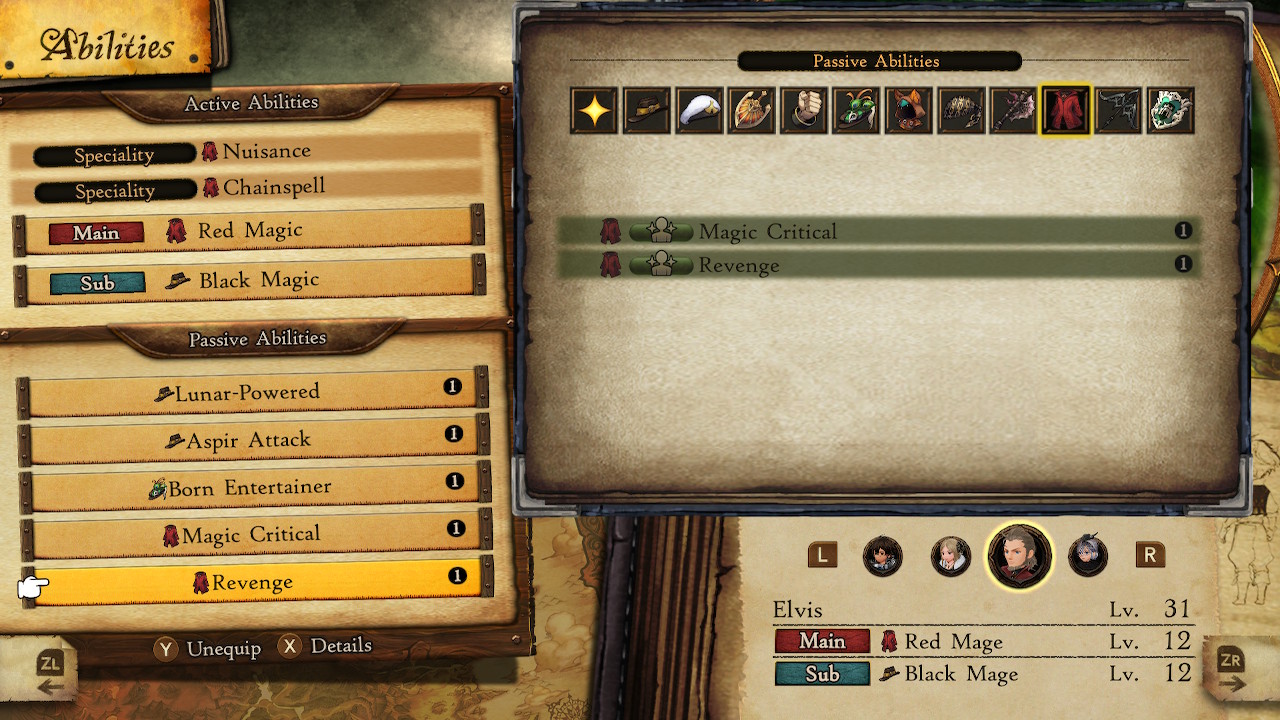
Task: Select the red coat Red Mage tab
Action: pos(1065,110)
